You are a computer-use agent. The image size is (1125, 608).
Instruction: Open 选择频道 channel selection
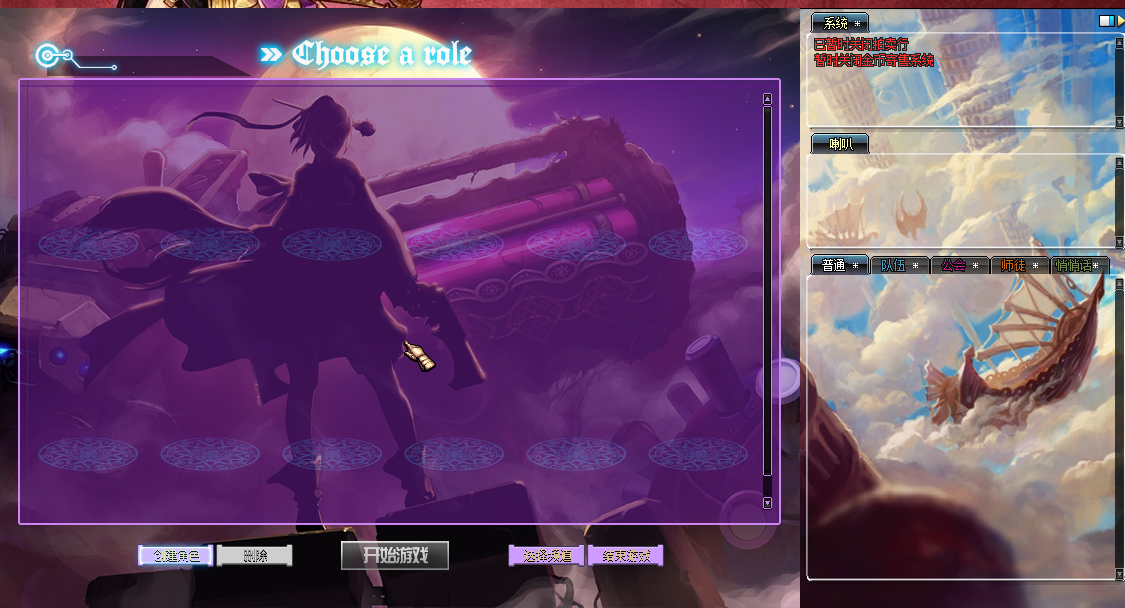[546, 556]
